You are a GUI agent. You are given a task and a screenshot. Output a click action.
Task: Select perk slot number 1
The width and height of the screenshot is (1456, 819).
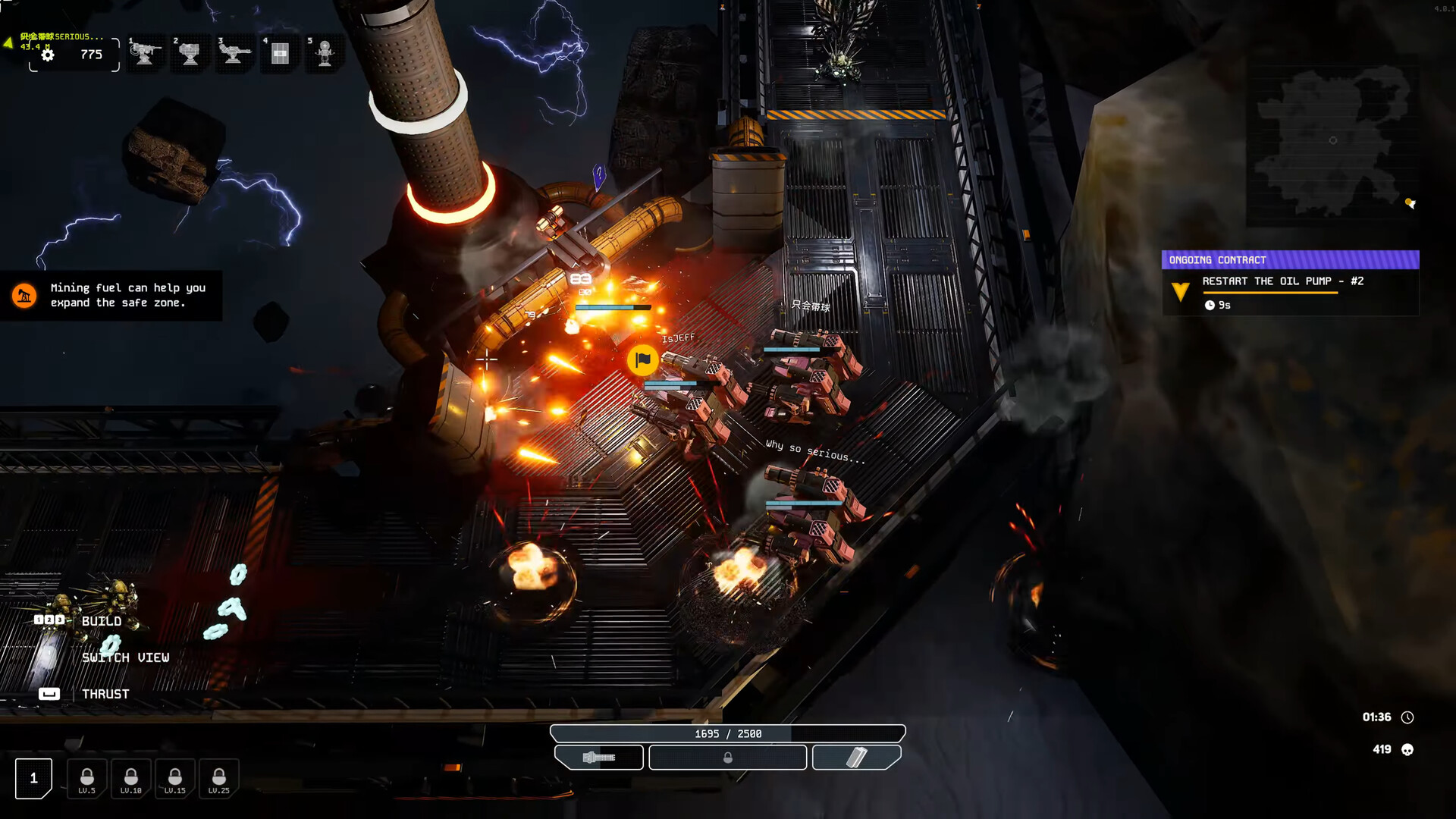click(x=33, y=778)
